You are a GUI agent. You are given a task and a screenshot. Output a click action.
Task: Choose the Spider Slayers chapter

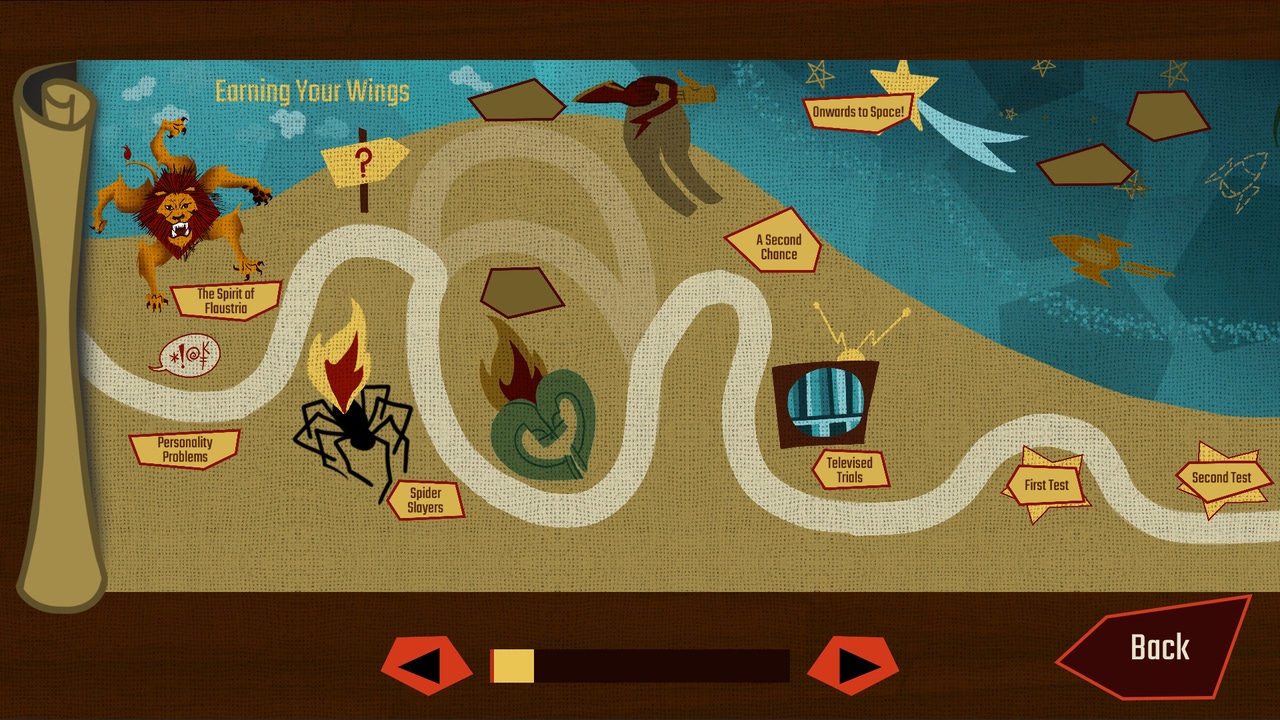[425, 500]
